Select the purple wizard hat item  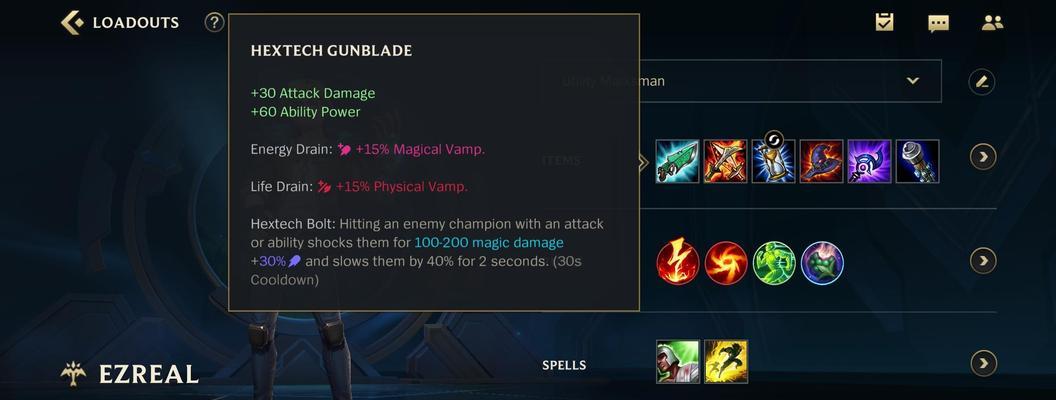[x=821, y=161]
